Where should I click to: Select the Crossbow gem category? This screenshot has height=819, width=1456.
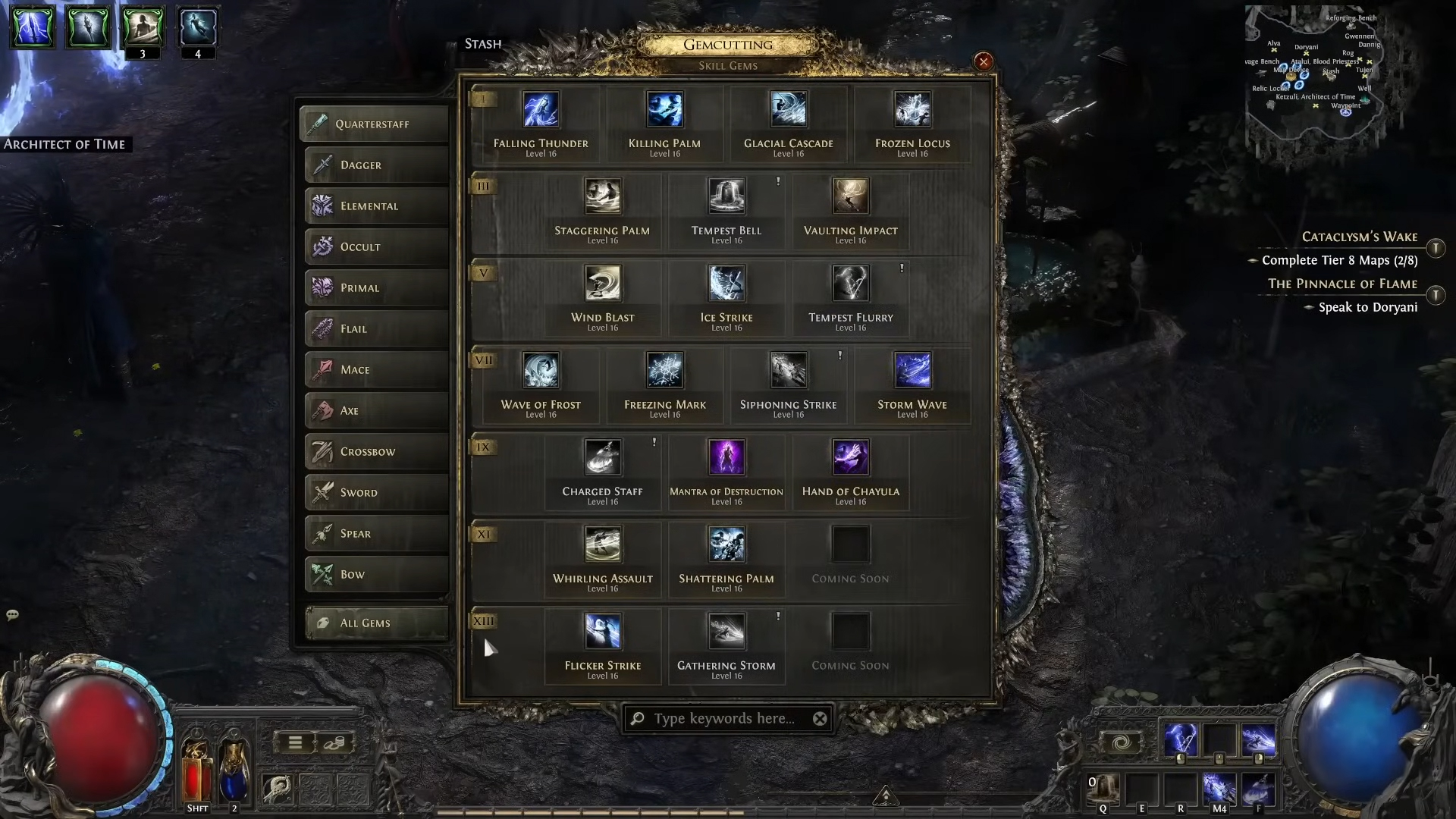376,452
